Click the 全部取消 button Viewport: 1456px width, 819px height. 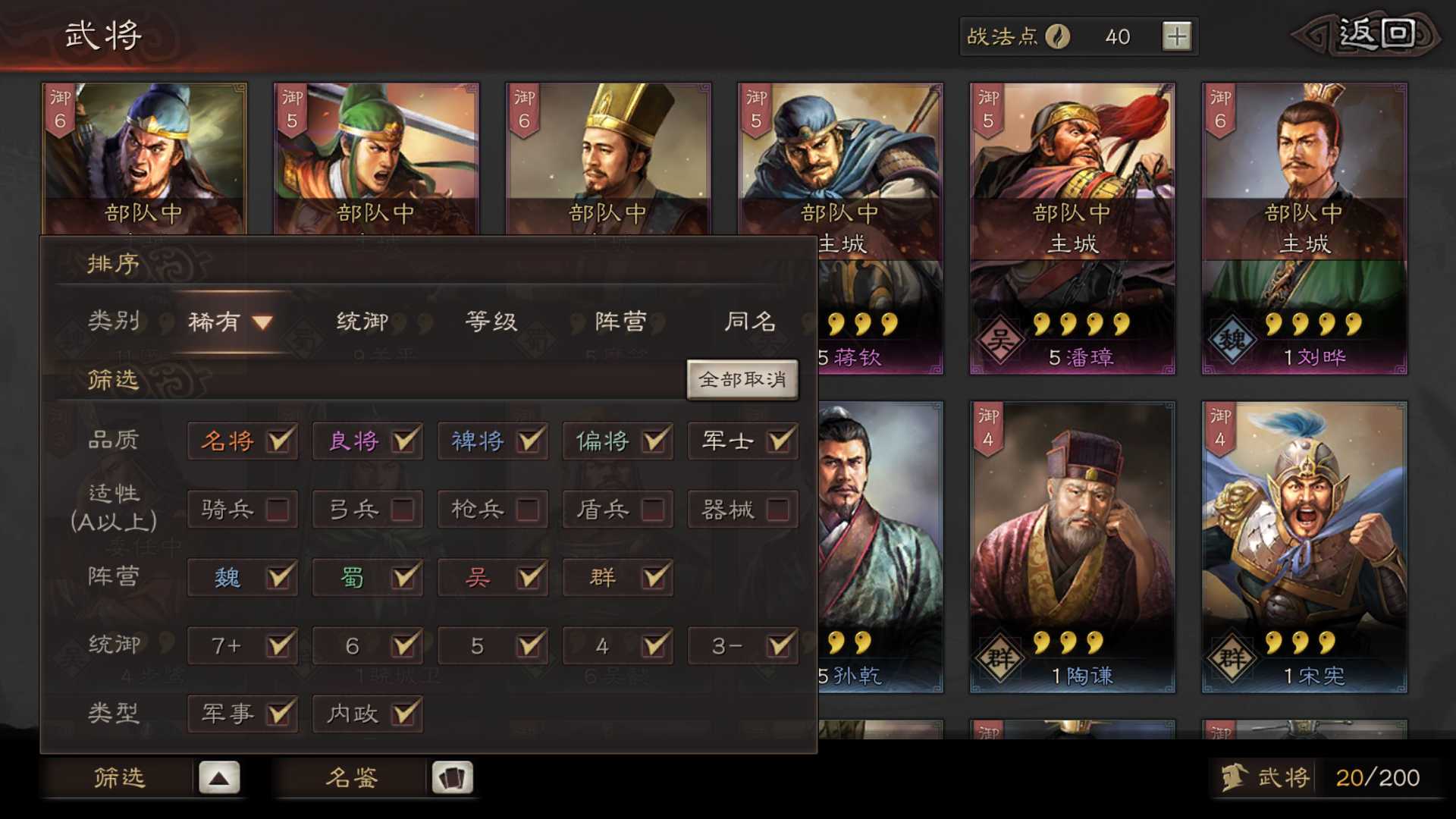point(742,378)
